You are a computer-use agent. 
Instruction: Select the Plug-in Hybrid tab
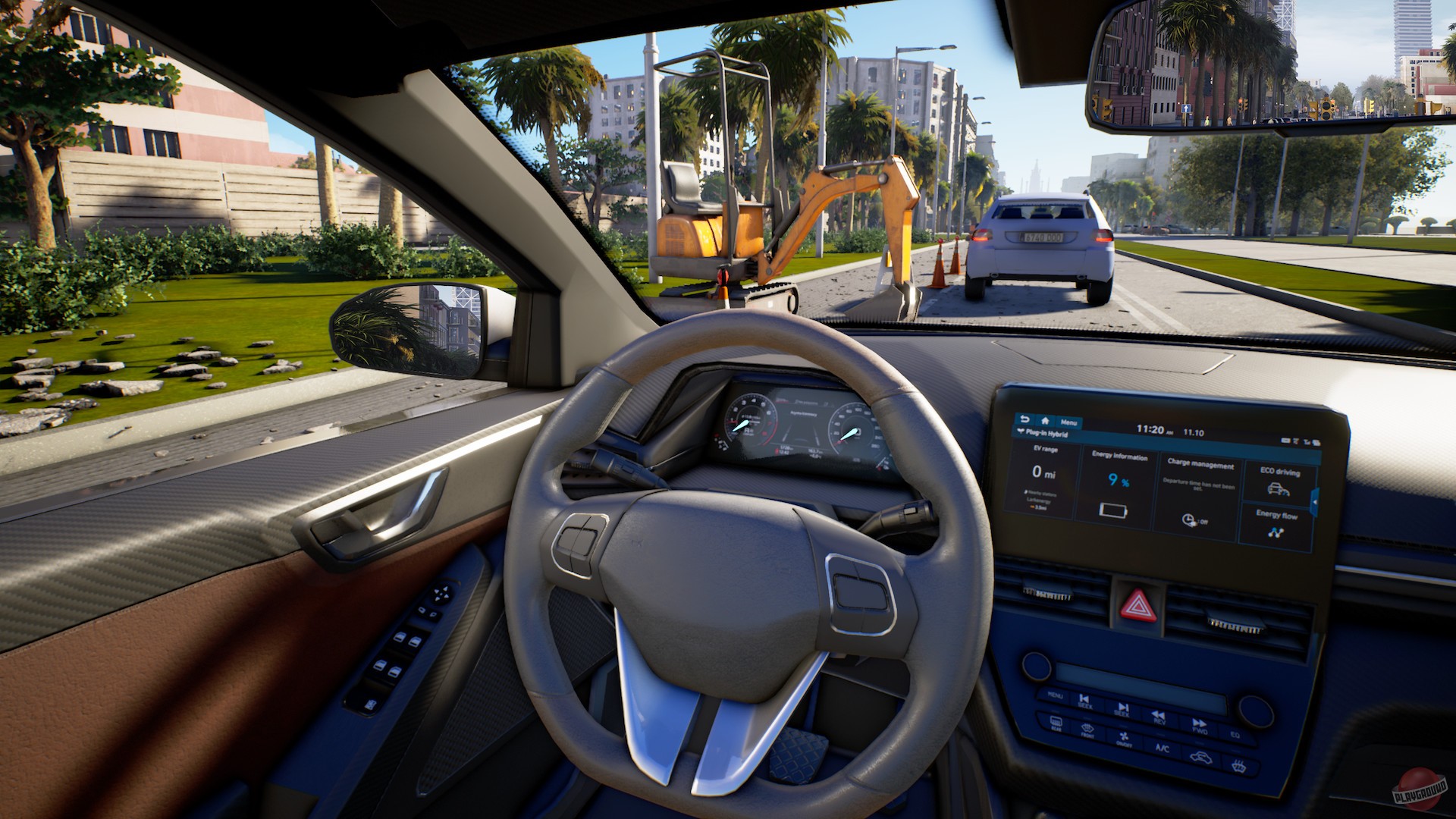click(x=1042, y=433)
